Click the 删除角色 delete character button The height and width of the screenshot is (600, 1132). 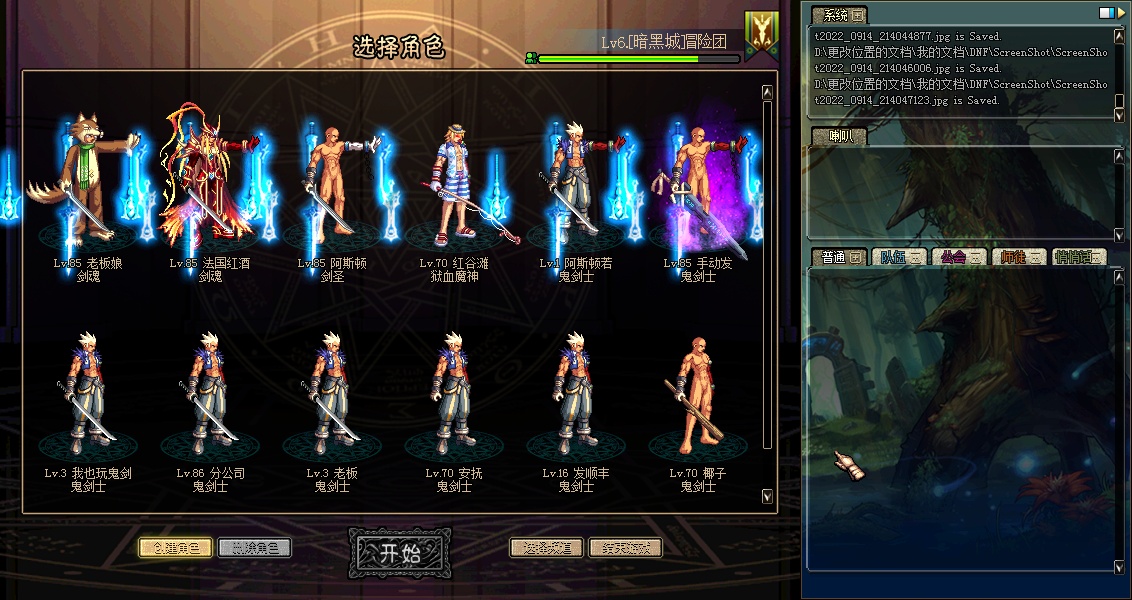coord(254,548)
